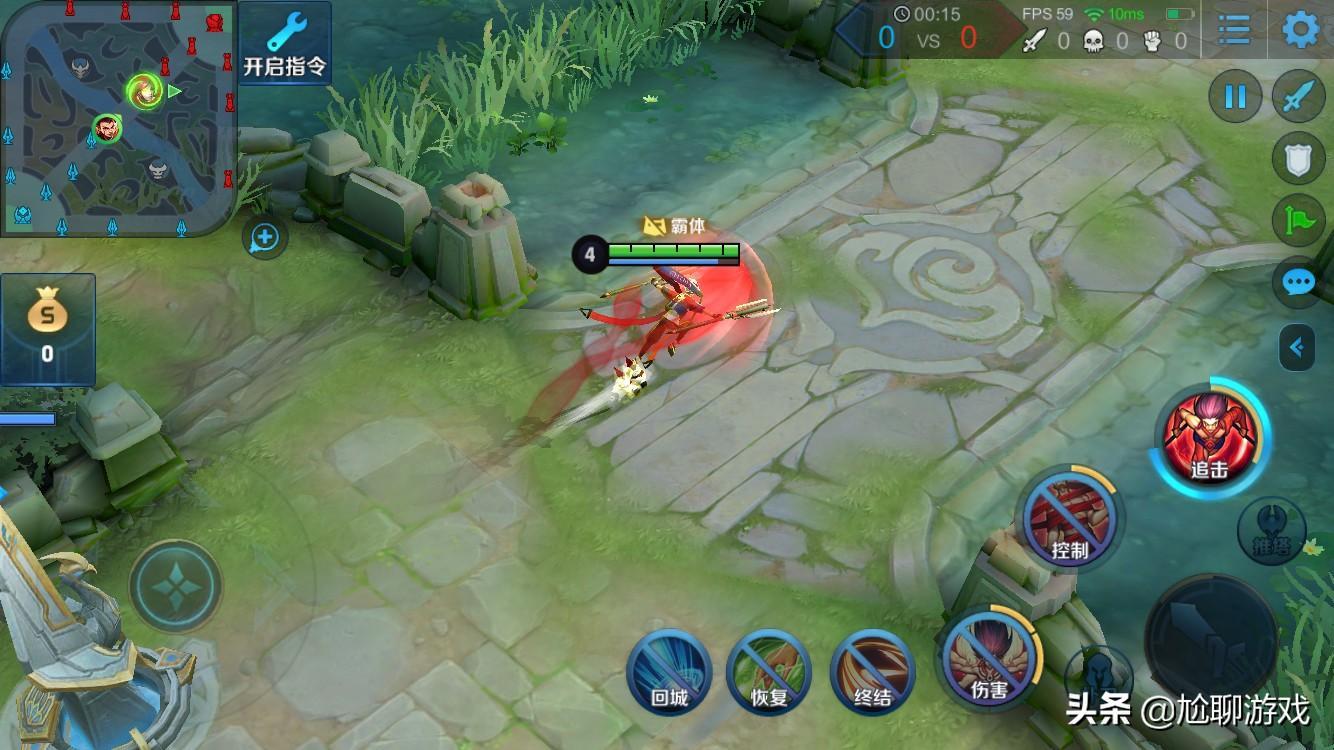
Task: Activate the 追击 pursuit ability
Action: [x=1209, y=436]
